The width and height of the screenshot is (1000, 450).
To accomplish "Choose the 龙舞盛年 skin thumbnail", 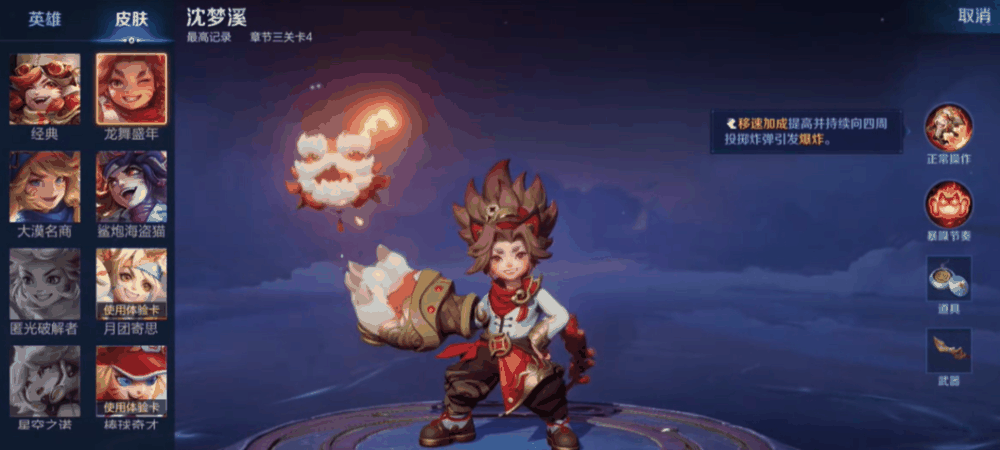I will pyautogui.click(x=131, y=89).
